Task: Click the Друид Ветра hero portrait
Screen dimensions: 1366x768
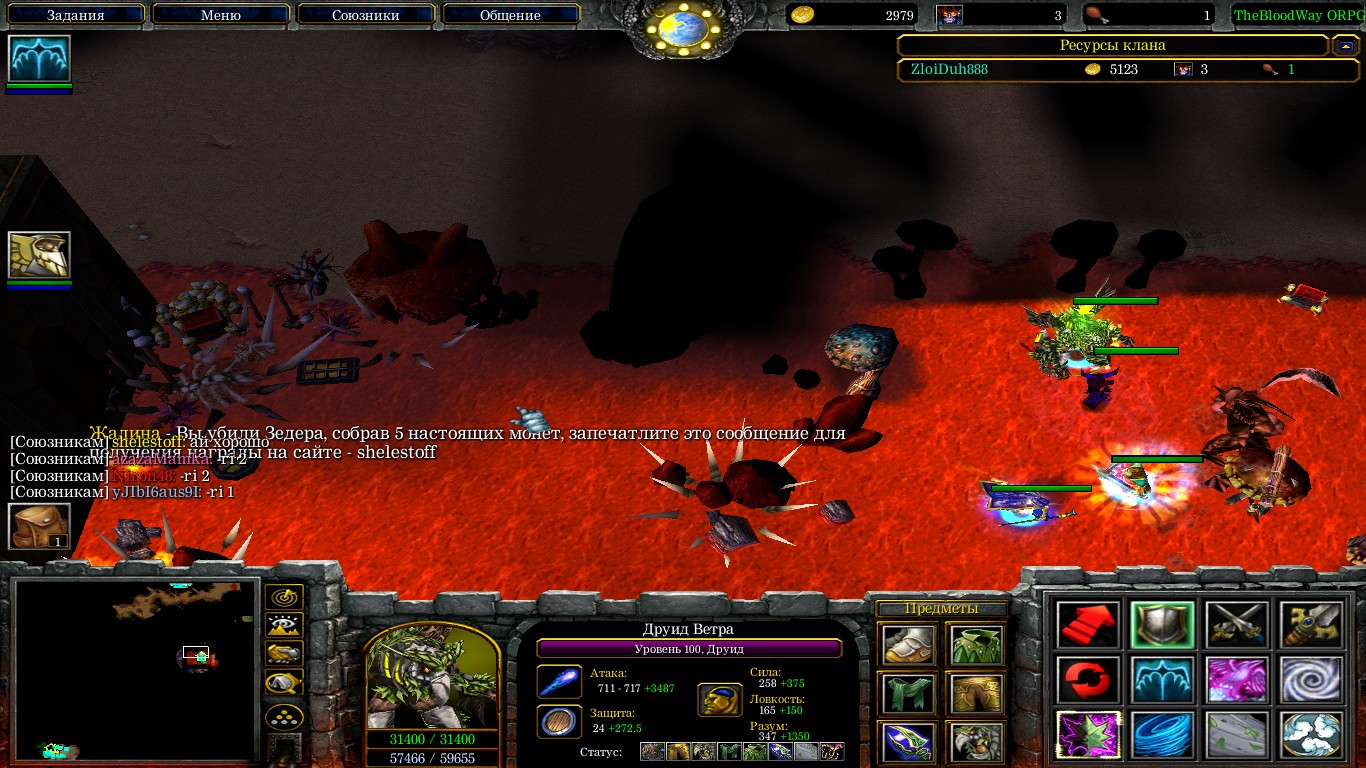Action: pyautogui.click(x=432, y=678)
